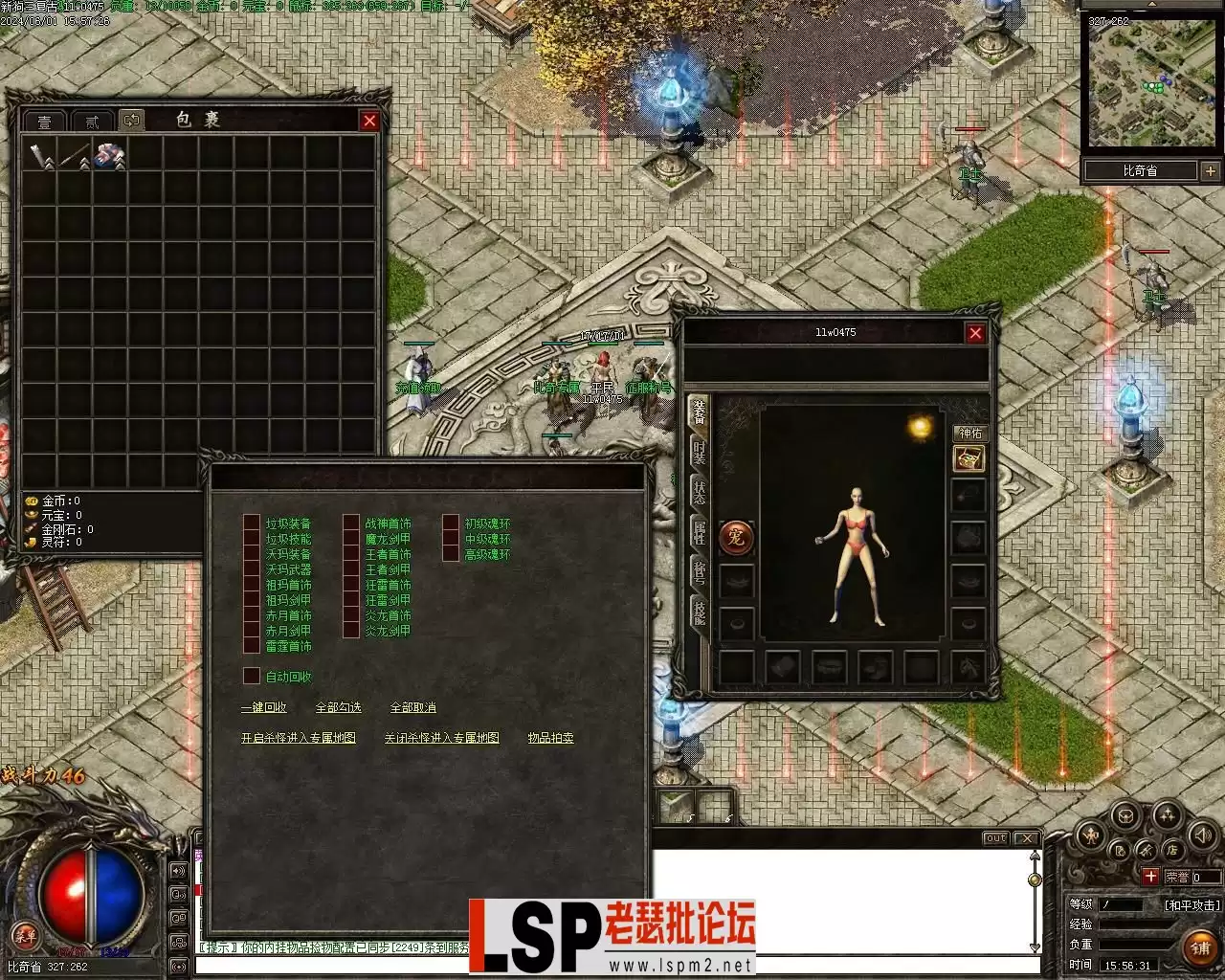Tick the 垃圾装备 recycle checkbox
Screen dimensions: 1225x980
(253, 523)
